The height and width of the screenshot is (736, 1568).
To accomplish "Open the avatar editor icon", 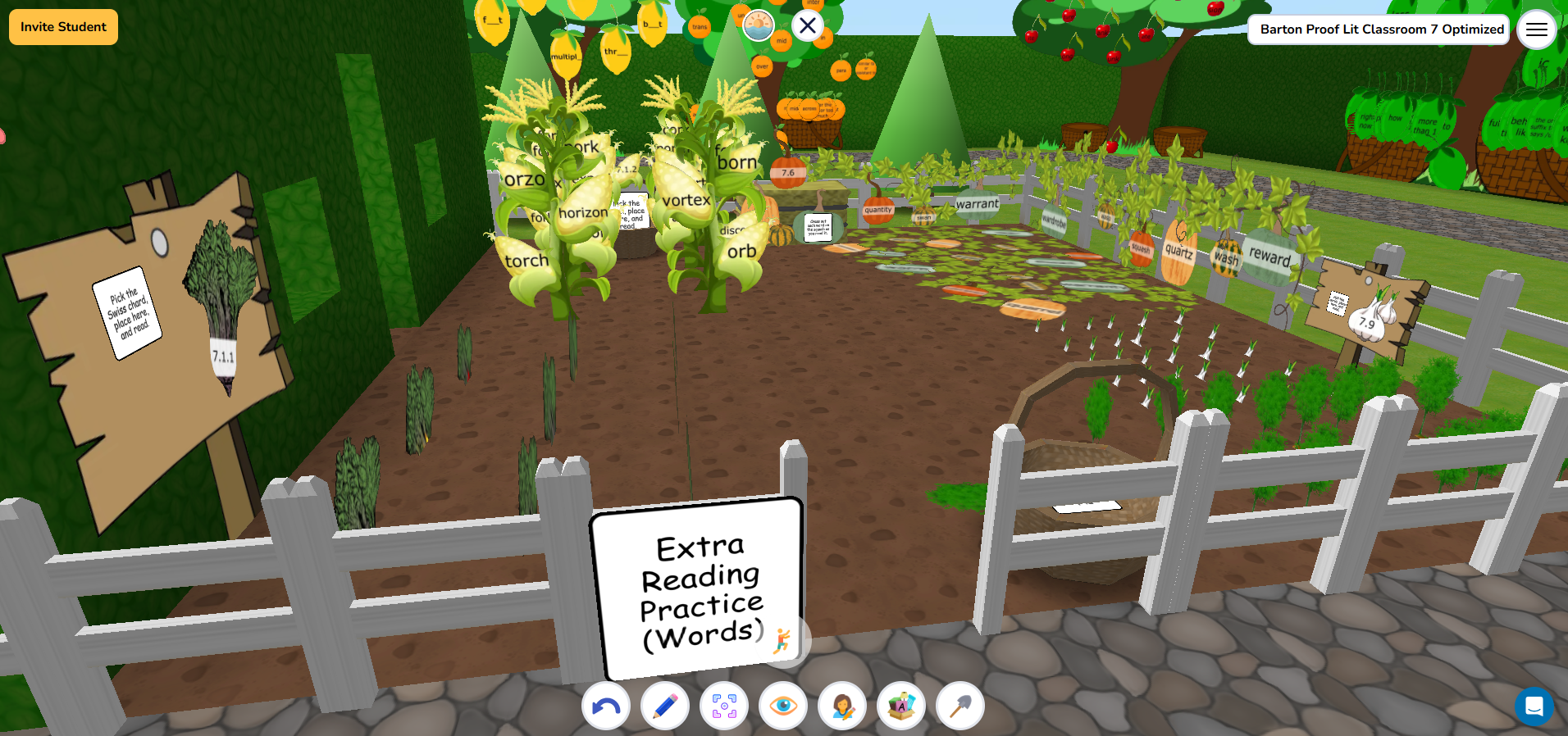I will (841, 706).
